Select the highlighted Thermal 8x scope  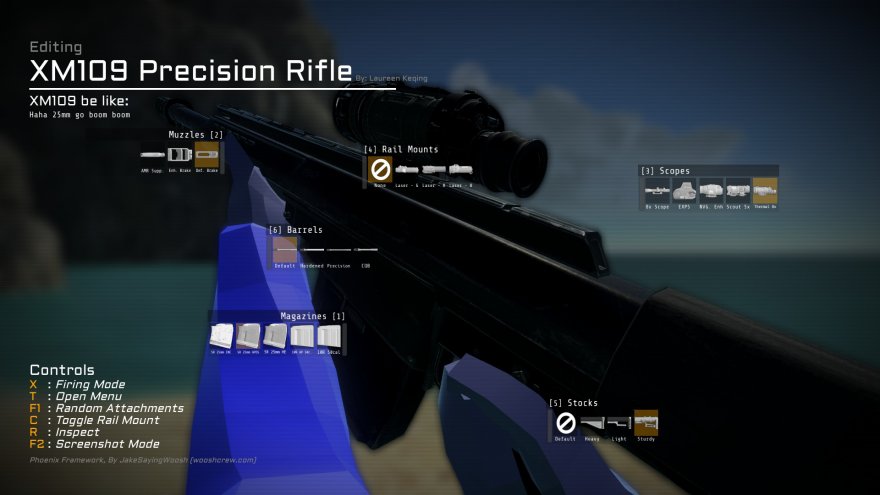(x=765, y=190)
